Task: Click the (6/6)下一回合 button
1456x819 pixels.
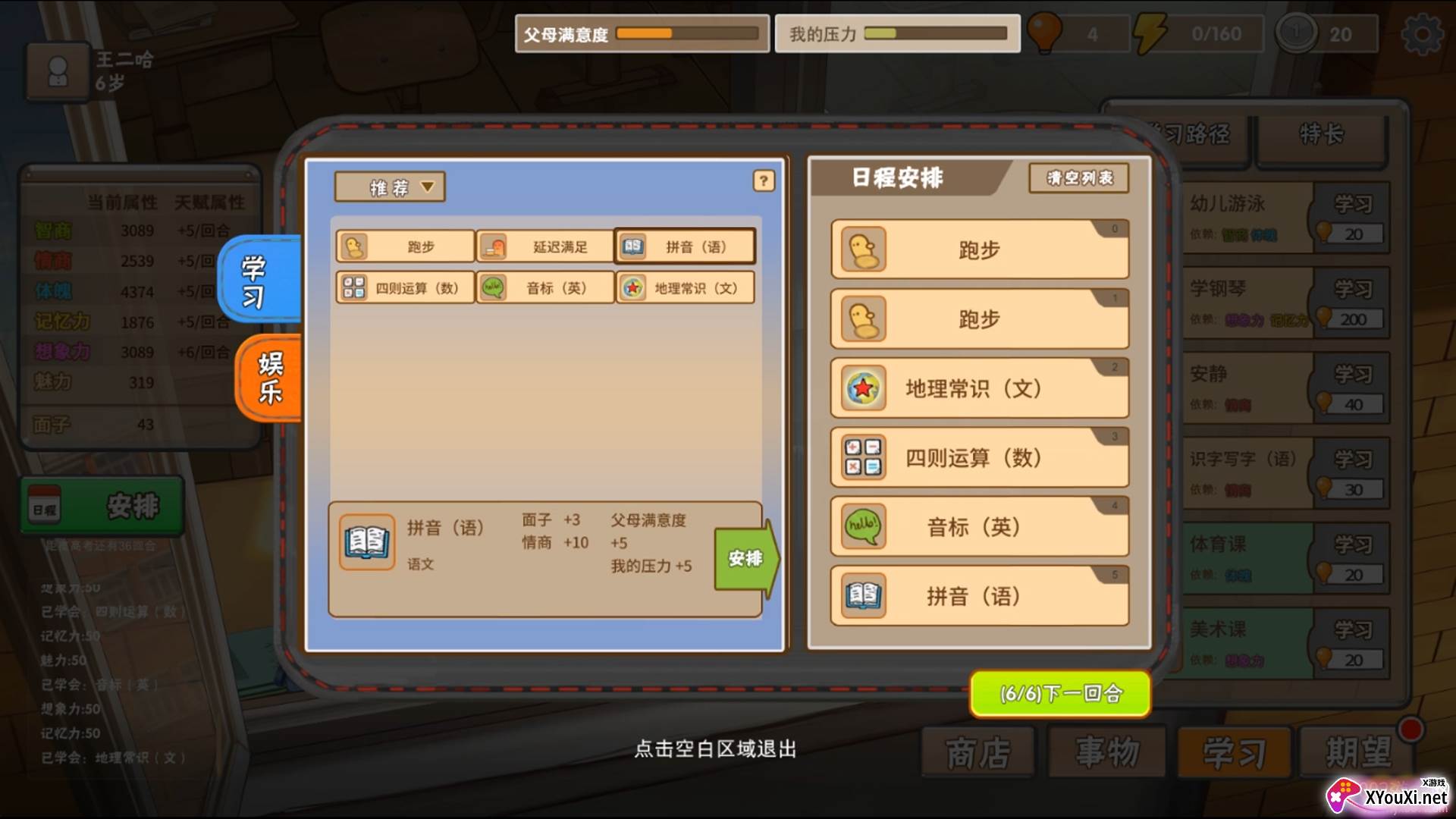Action: point(1059,694)
